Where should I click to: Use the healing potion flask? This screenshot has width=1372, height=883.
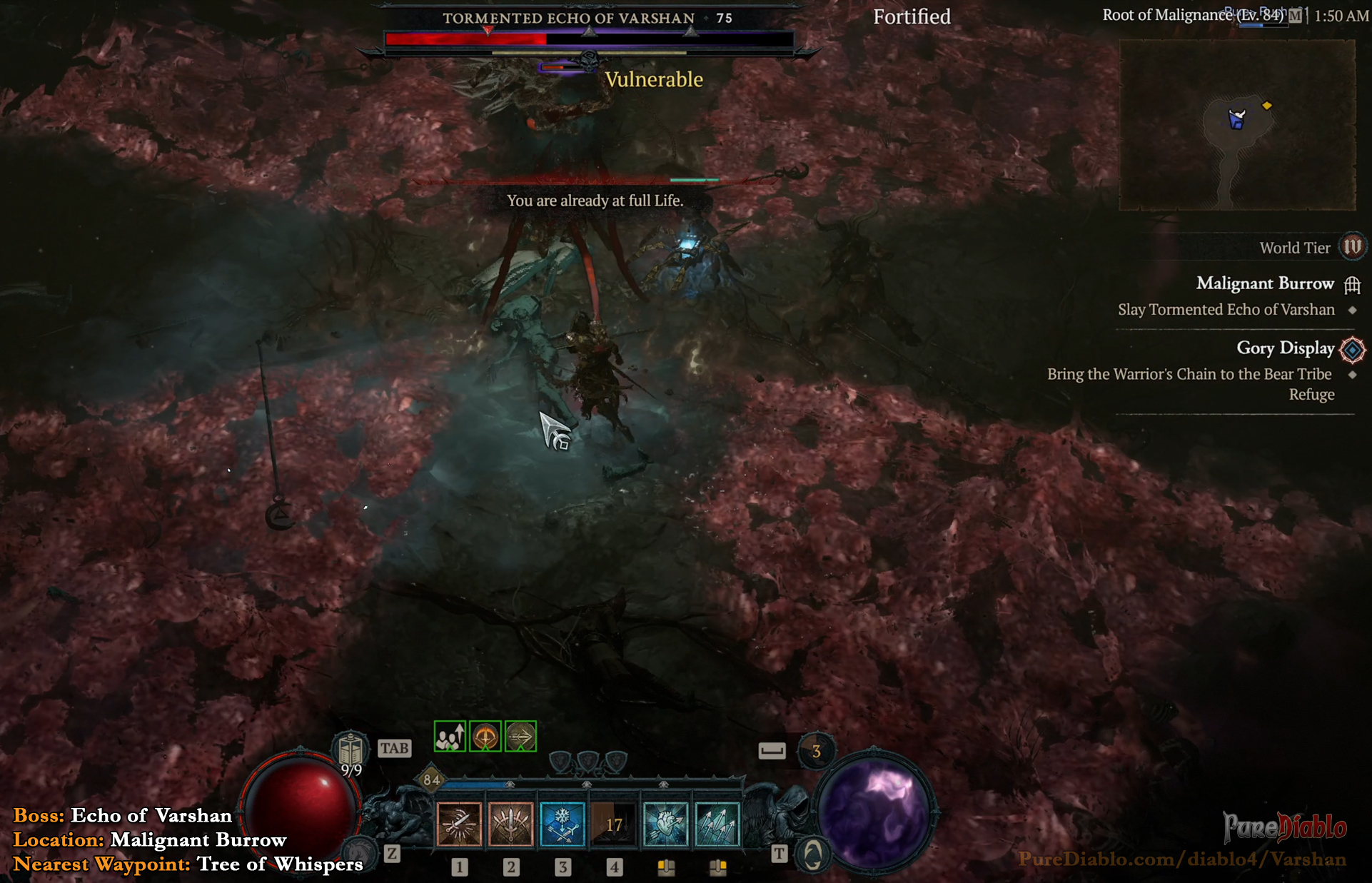(350, 752)
